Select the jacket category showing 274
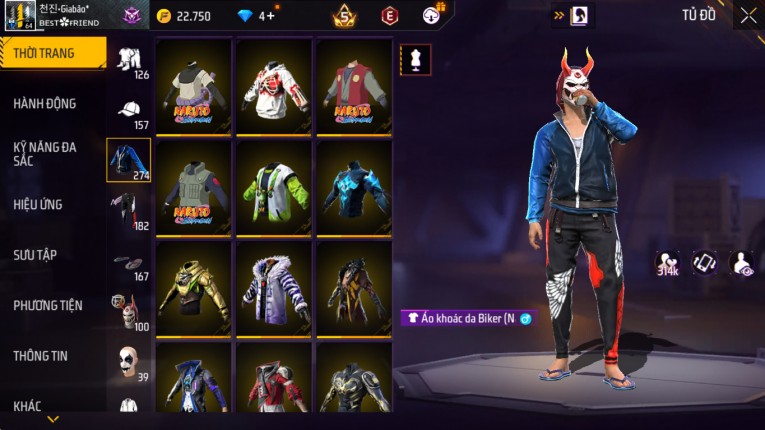Image resolution: width=765 pixels, height=430 pixels. (128, 160)
